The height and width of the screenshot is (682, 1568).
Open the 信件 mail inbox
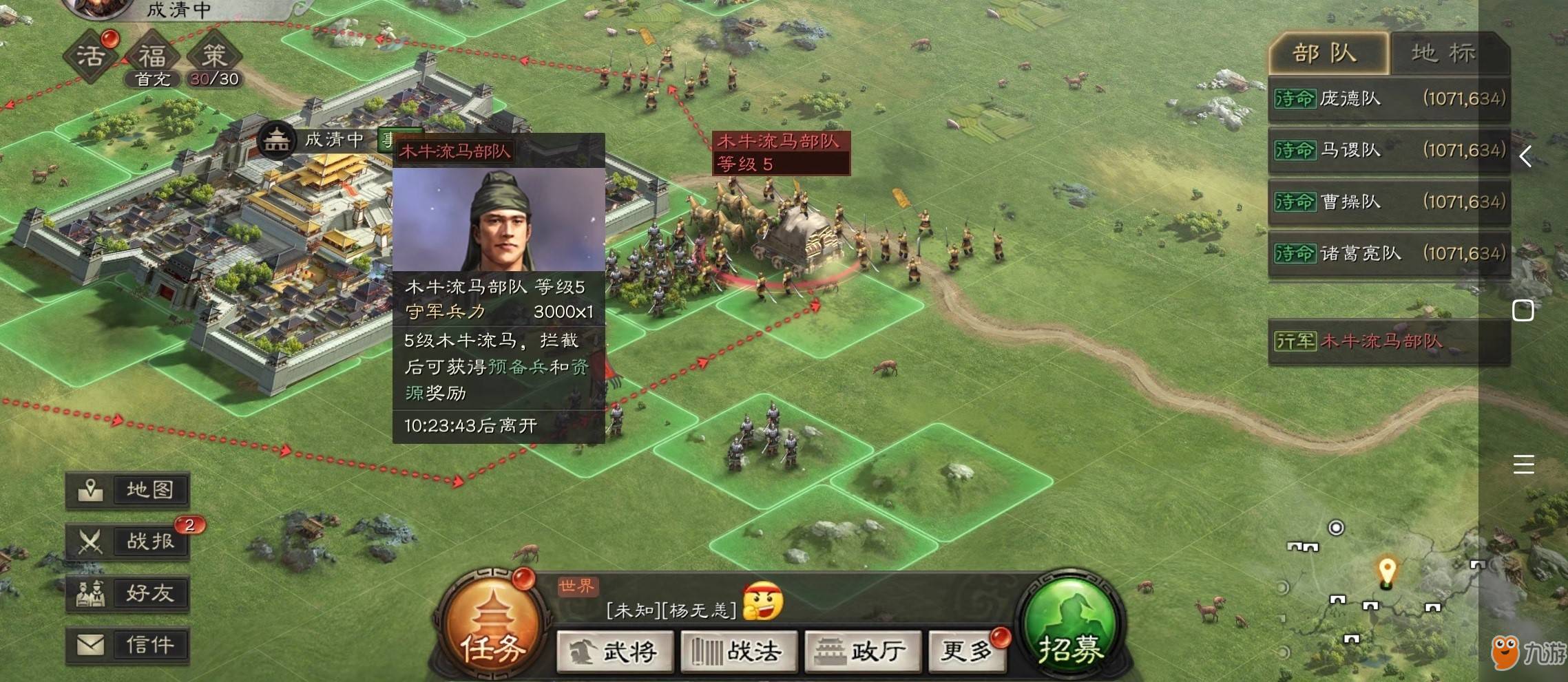pyautogui.click(x=127, y=644)
